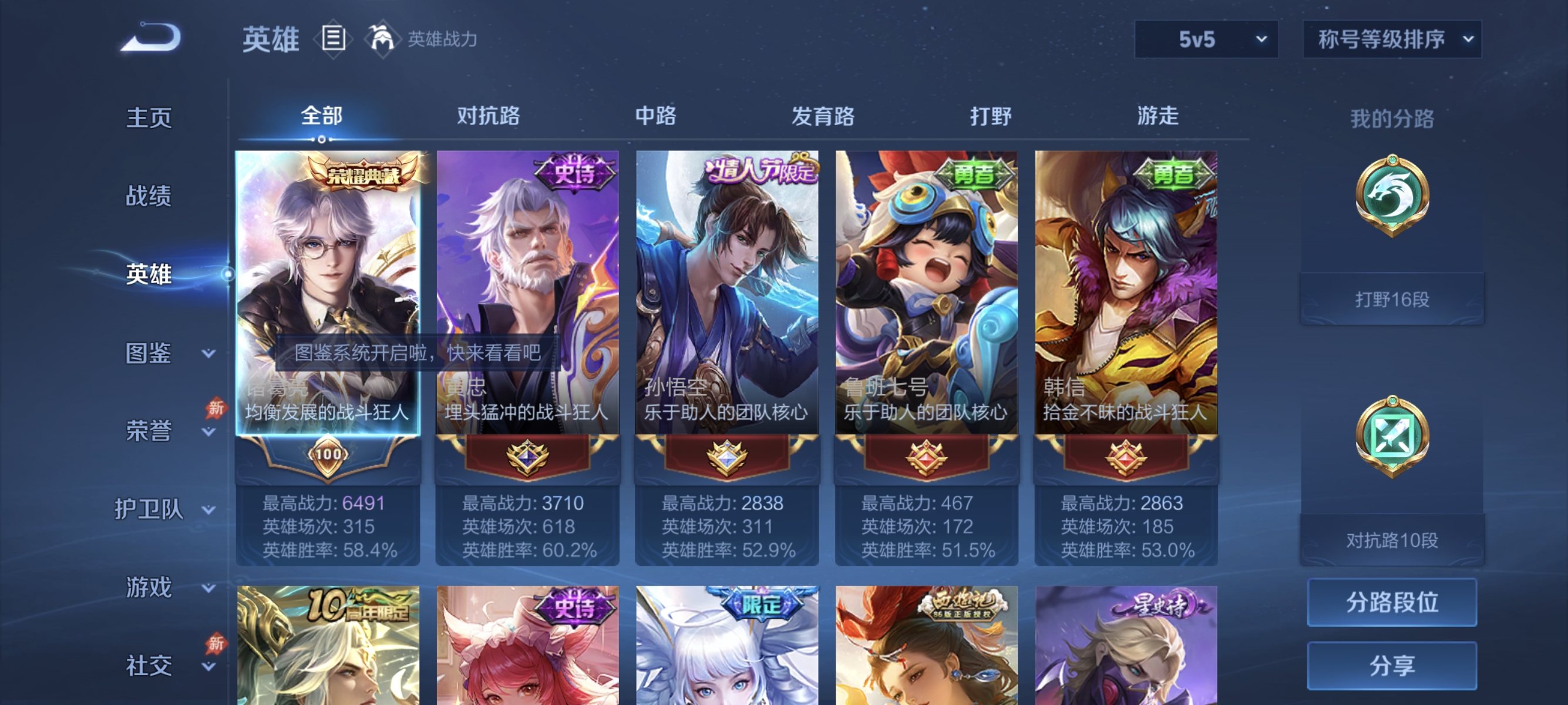The height and width of the screenshot is (705, 1568).
Task: Switch to the 对抗路 tab
Action: pos(488,117)
